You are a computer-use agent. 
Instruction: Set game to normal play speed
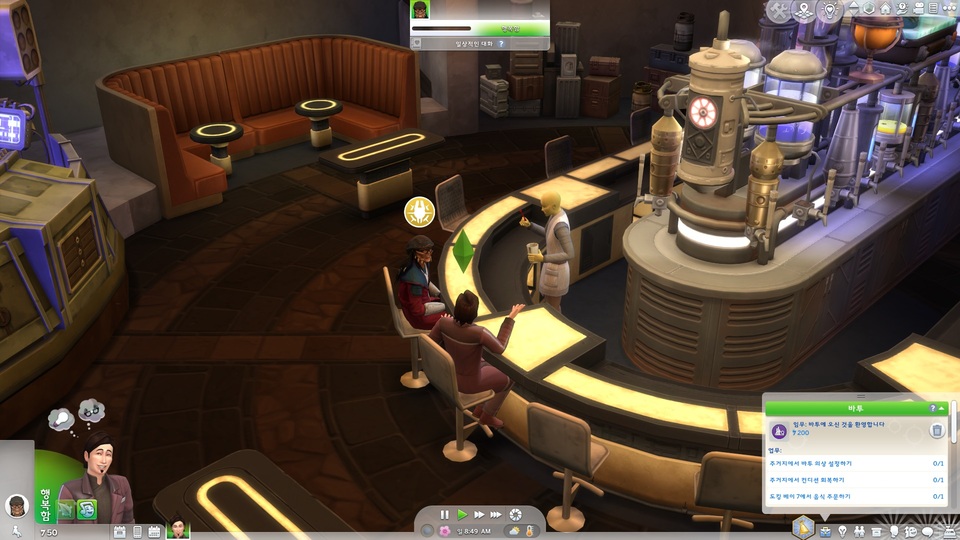pyautogui.click(x=462, y=514)
